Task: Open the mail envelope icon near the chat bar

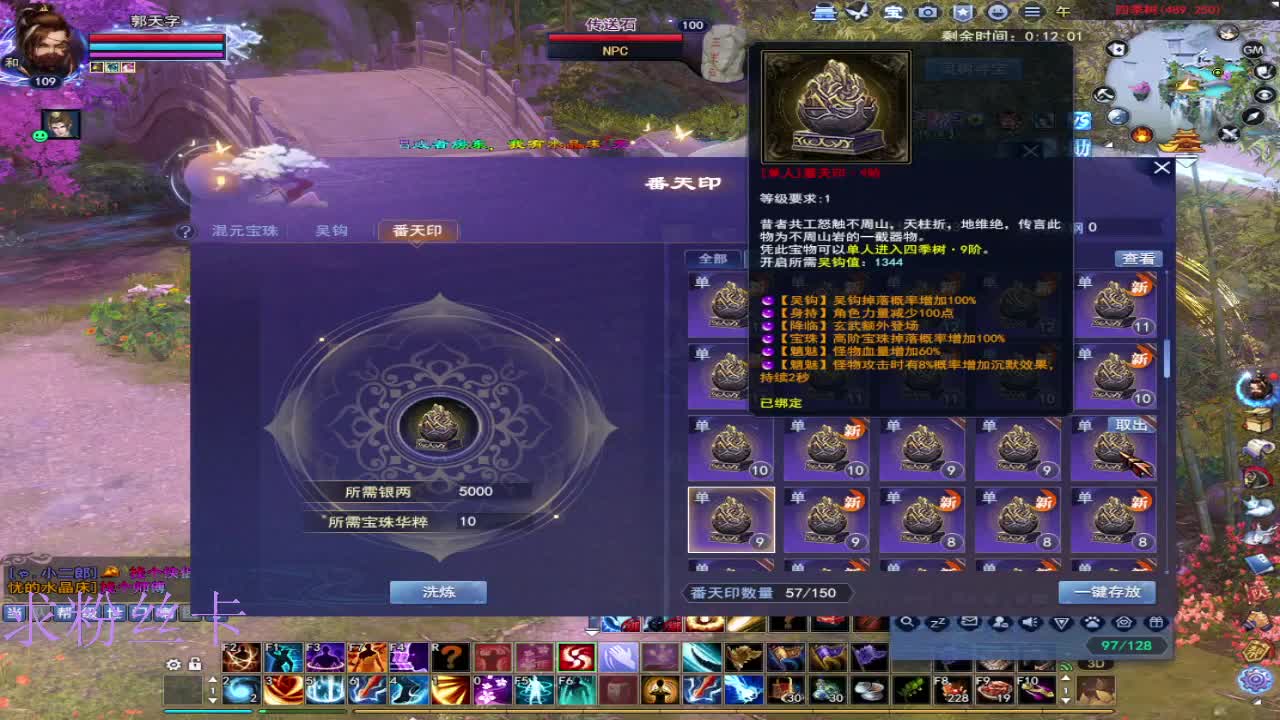Action: coord(968,622)
